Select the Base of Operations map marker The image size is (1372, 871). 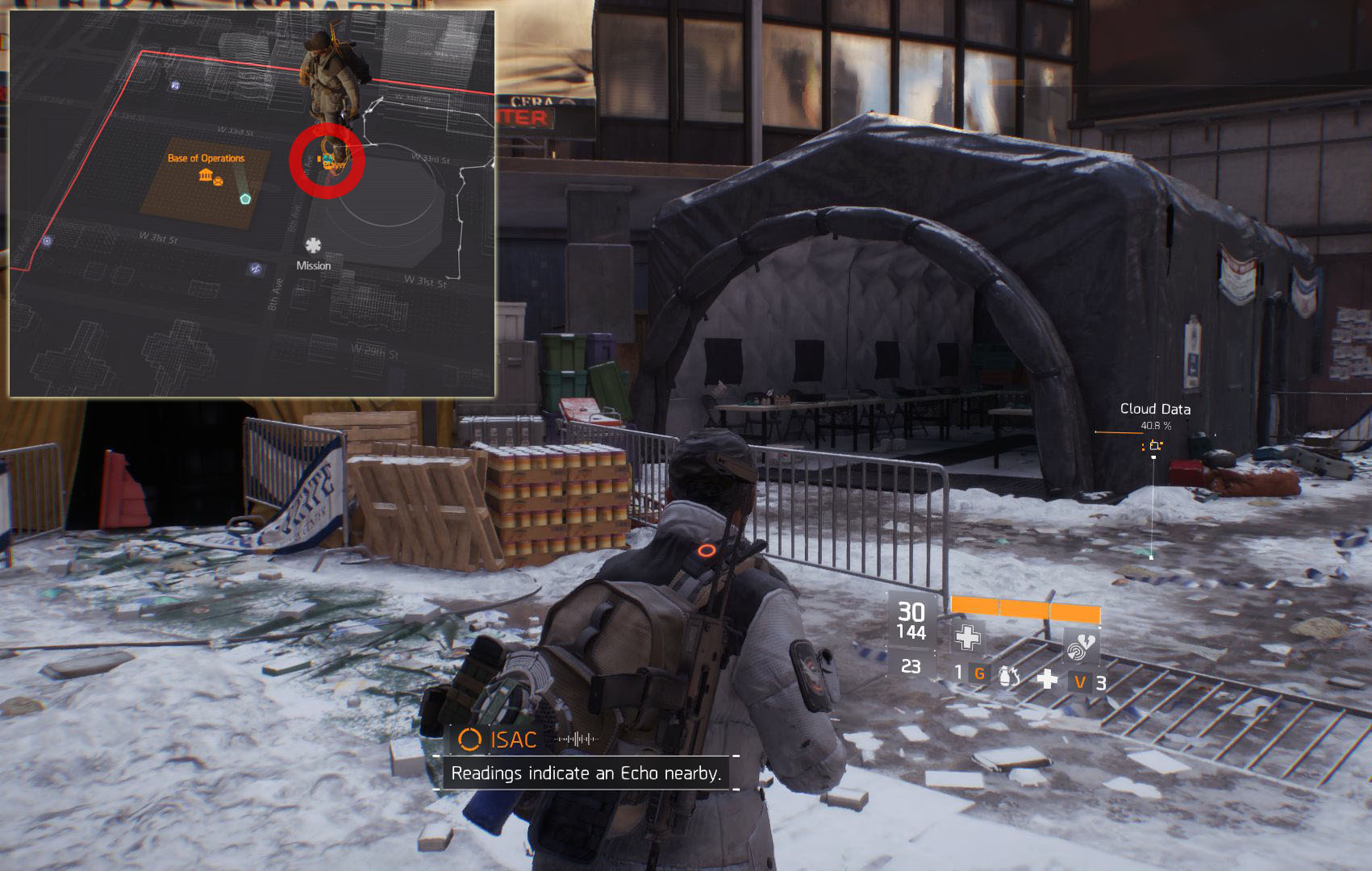[205, 175]
